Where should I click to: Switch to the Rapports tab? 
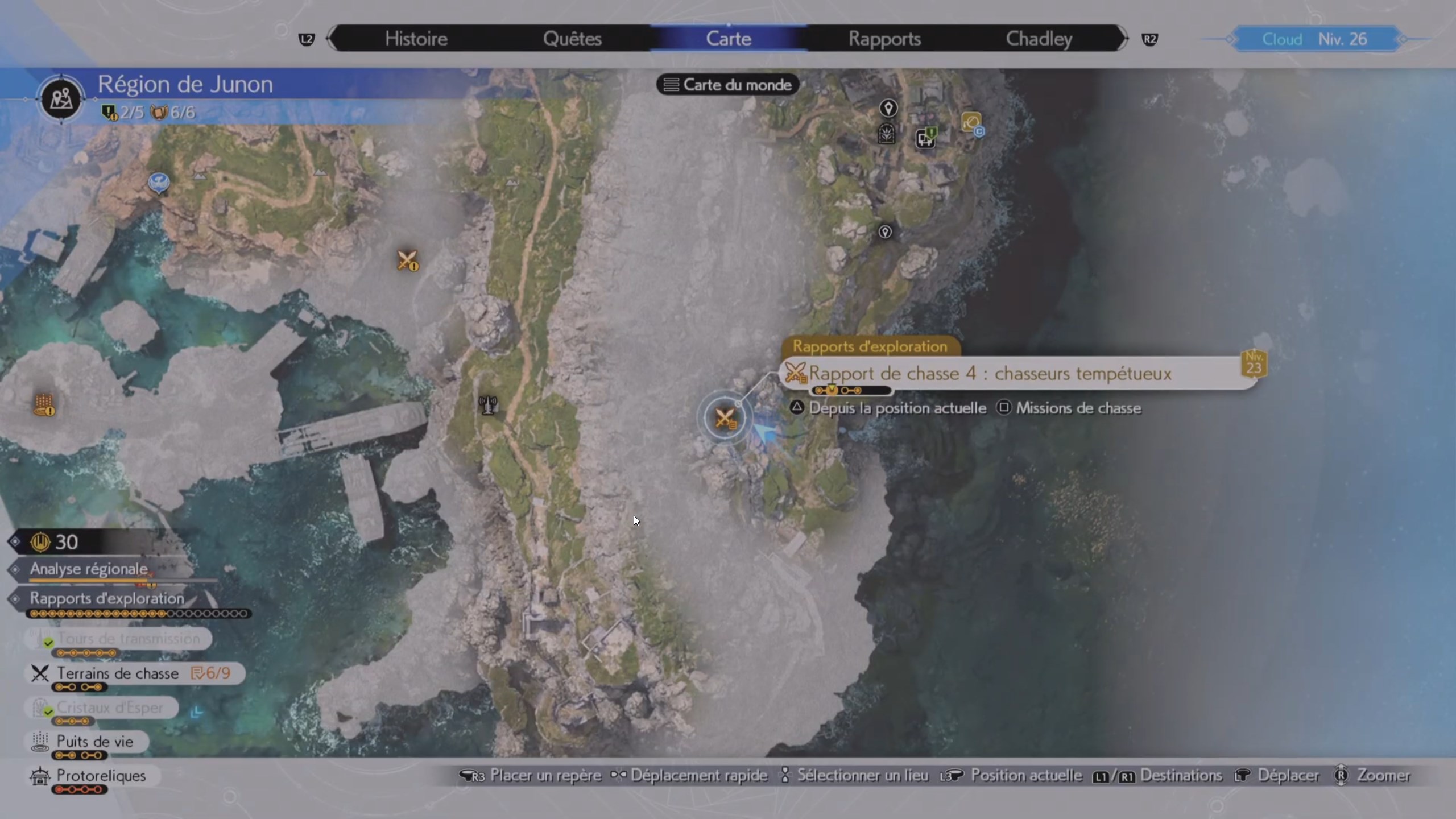[885, 38]
